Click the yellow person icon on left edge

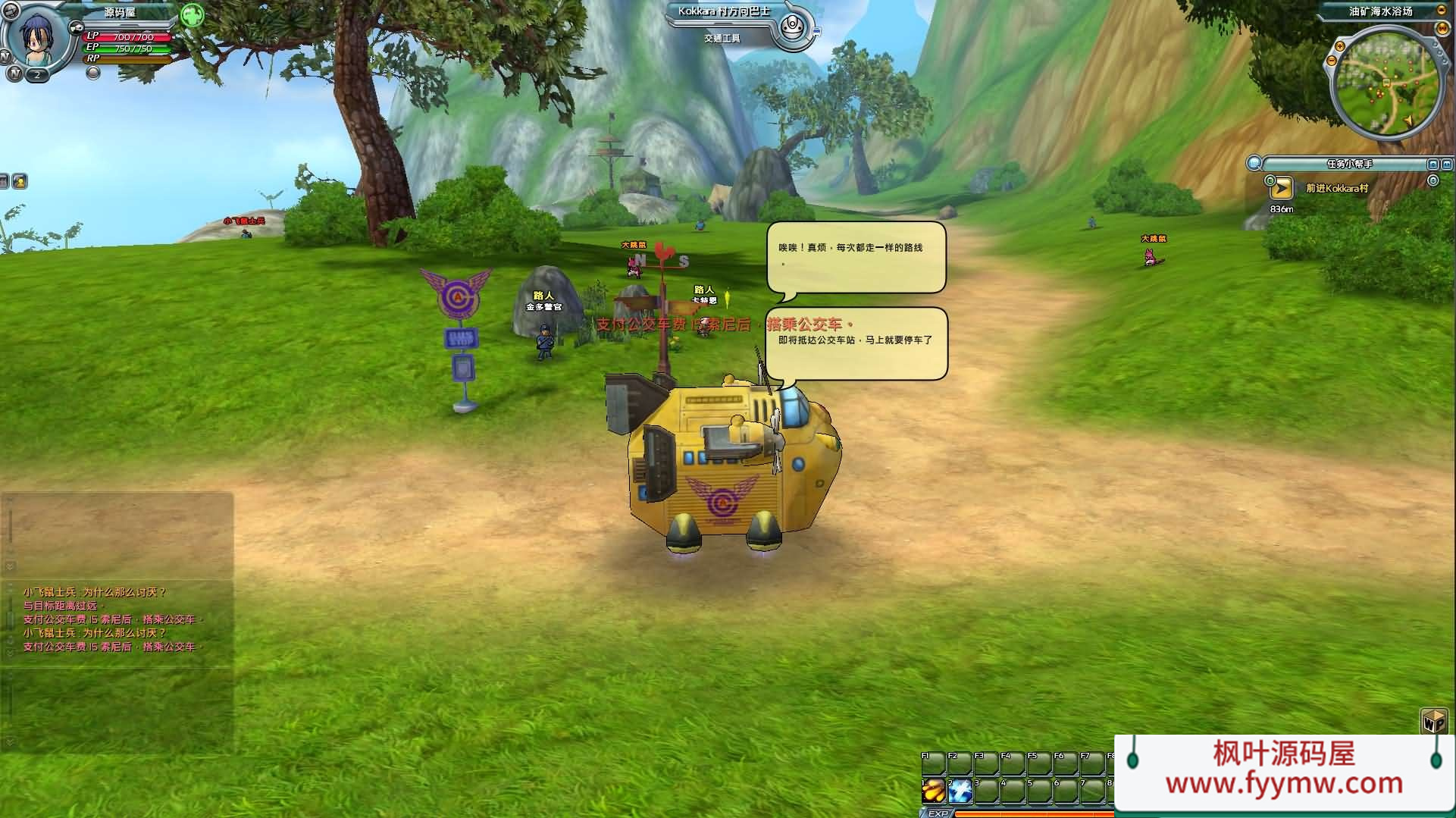coord(20,181)
